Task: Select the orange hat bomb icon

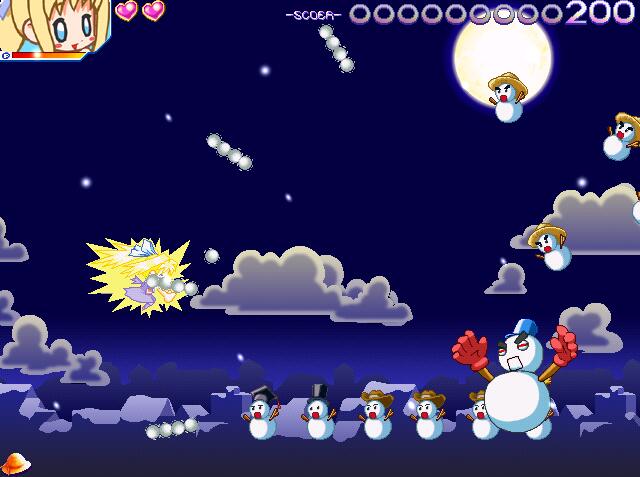Action: tap(15, 463)
